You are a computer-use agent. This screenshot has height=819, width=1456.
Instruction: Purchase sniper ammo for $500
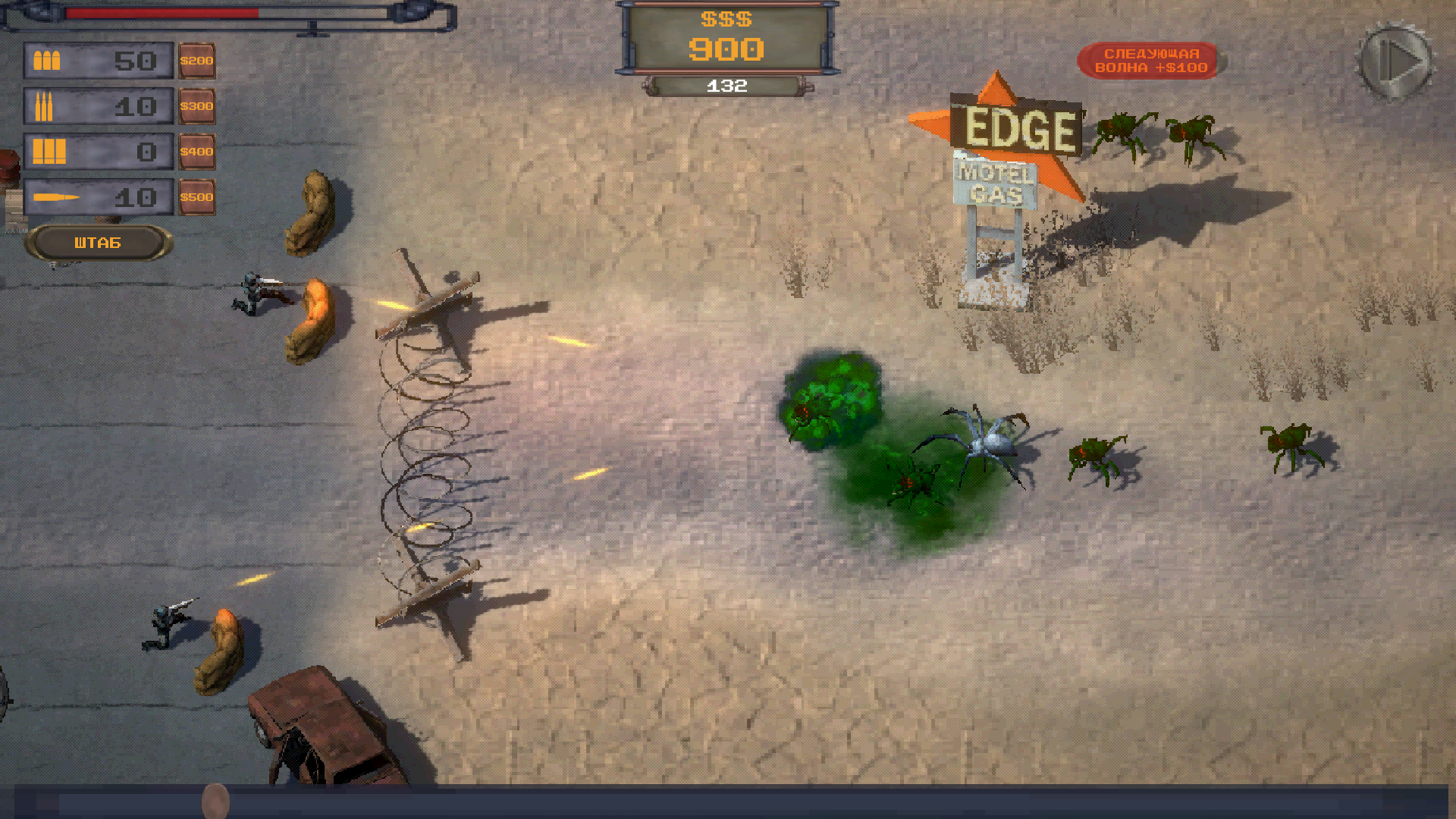(197, 196)
